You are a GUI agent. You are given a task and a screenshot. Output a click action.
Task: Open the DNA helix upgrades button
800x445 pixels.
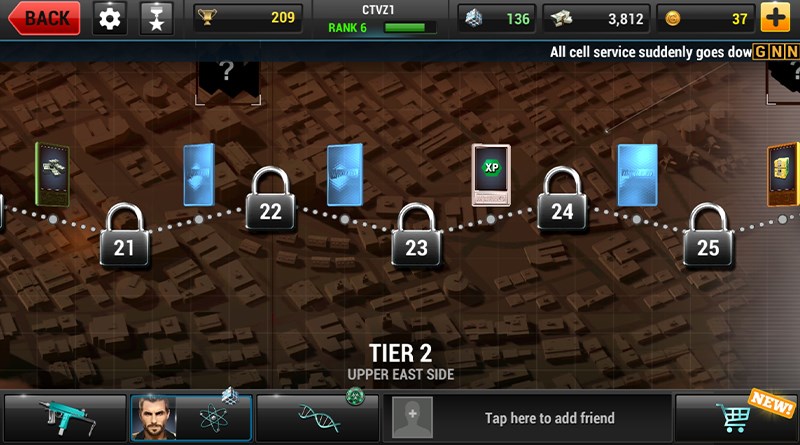pos(317,418)
